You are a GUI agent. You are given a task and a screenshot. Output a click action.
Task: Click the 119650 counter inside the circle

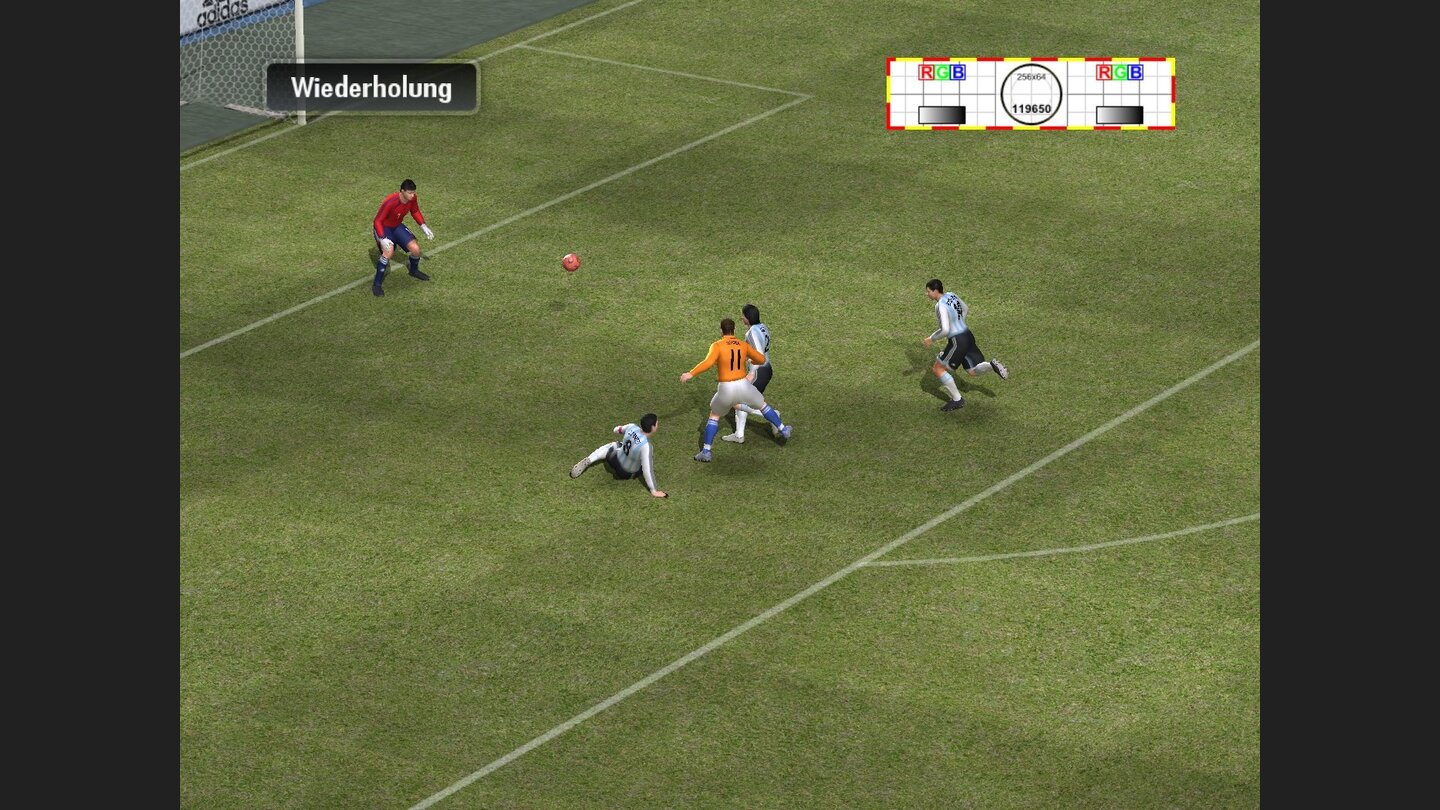1031,110
